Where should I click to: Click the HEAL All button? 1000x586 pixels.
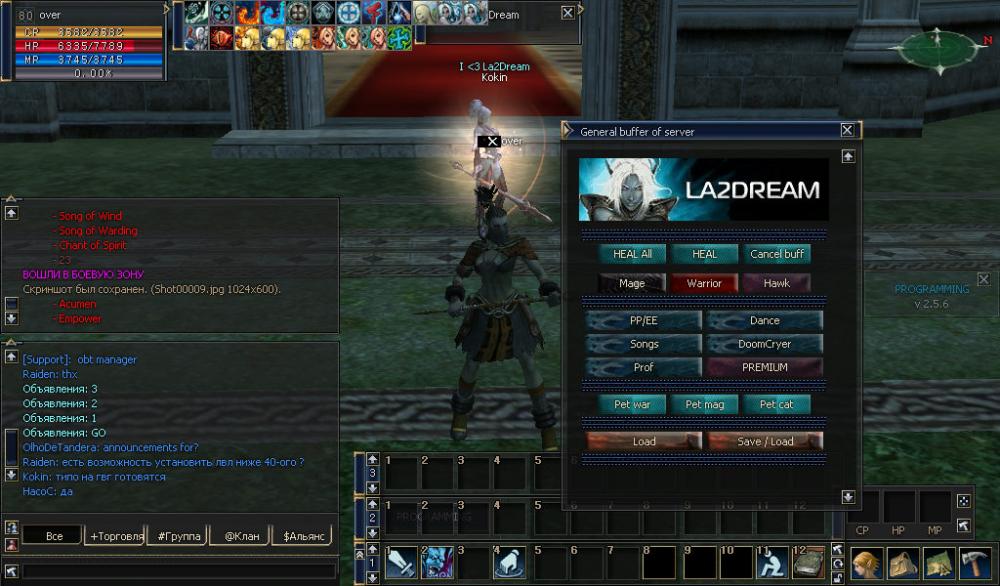[632, 254]
